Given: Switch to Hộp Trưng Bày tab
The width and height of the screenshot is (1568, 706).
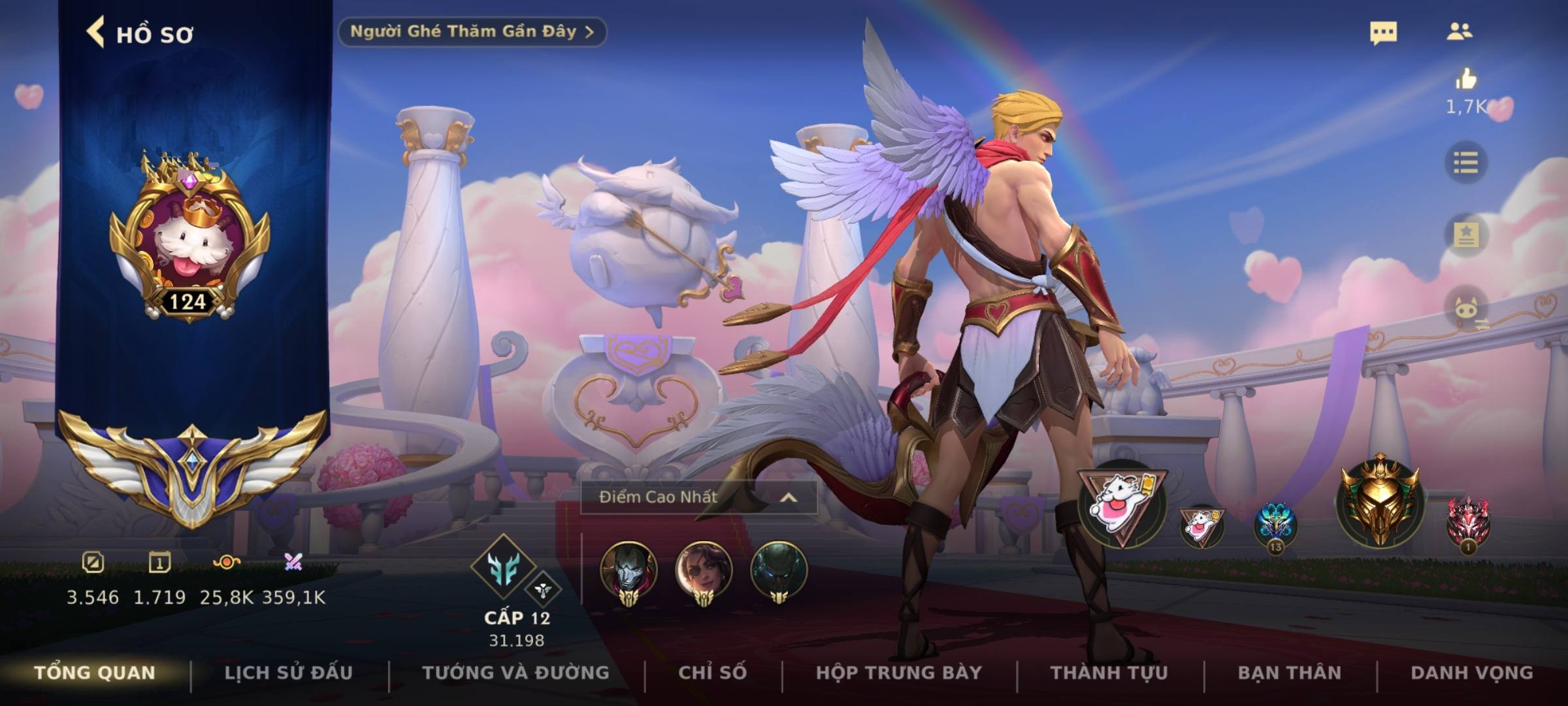Looking at the screenshot, I should pos(898,673).
